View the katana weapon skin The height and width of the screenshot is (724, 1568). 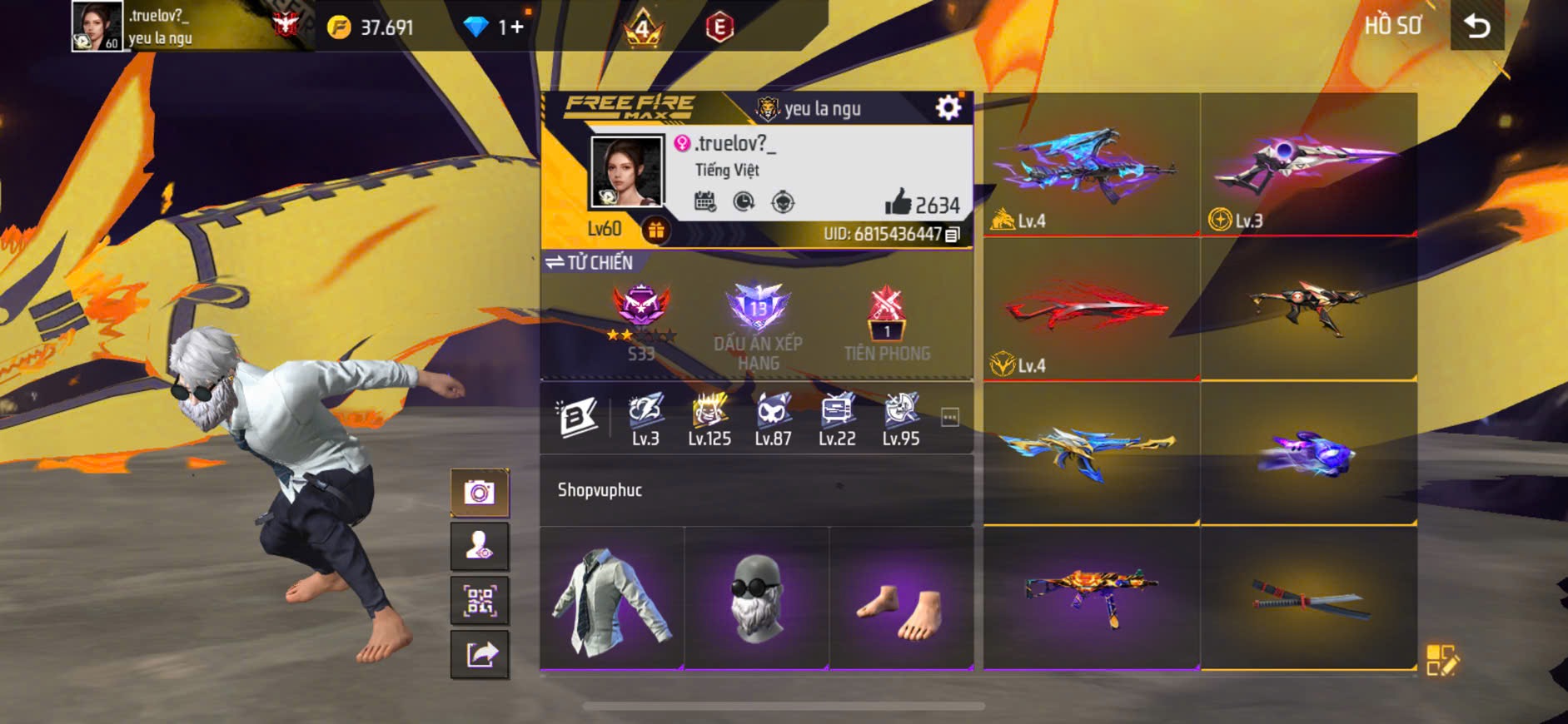[x=1308, y=599]
